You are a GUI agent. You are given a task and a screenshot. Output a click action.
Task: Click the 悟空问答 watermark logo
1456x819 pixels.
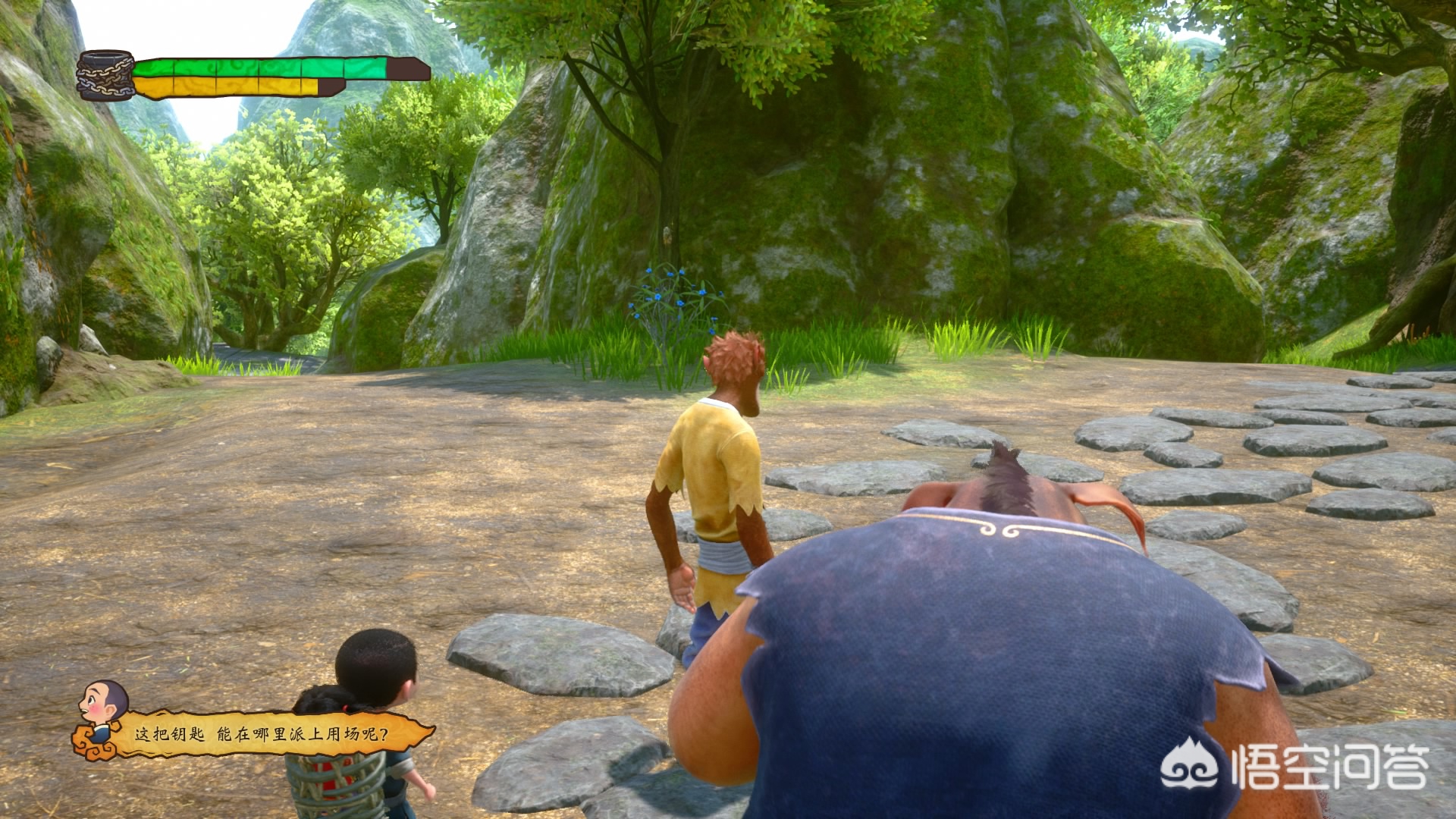coord(1294,767)
